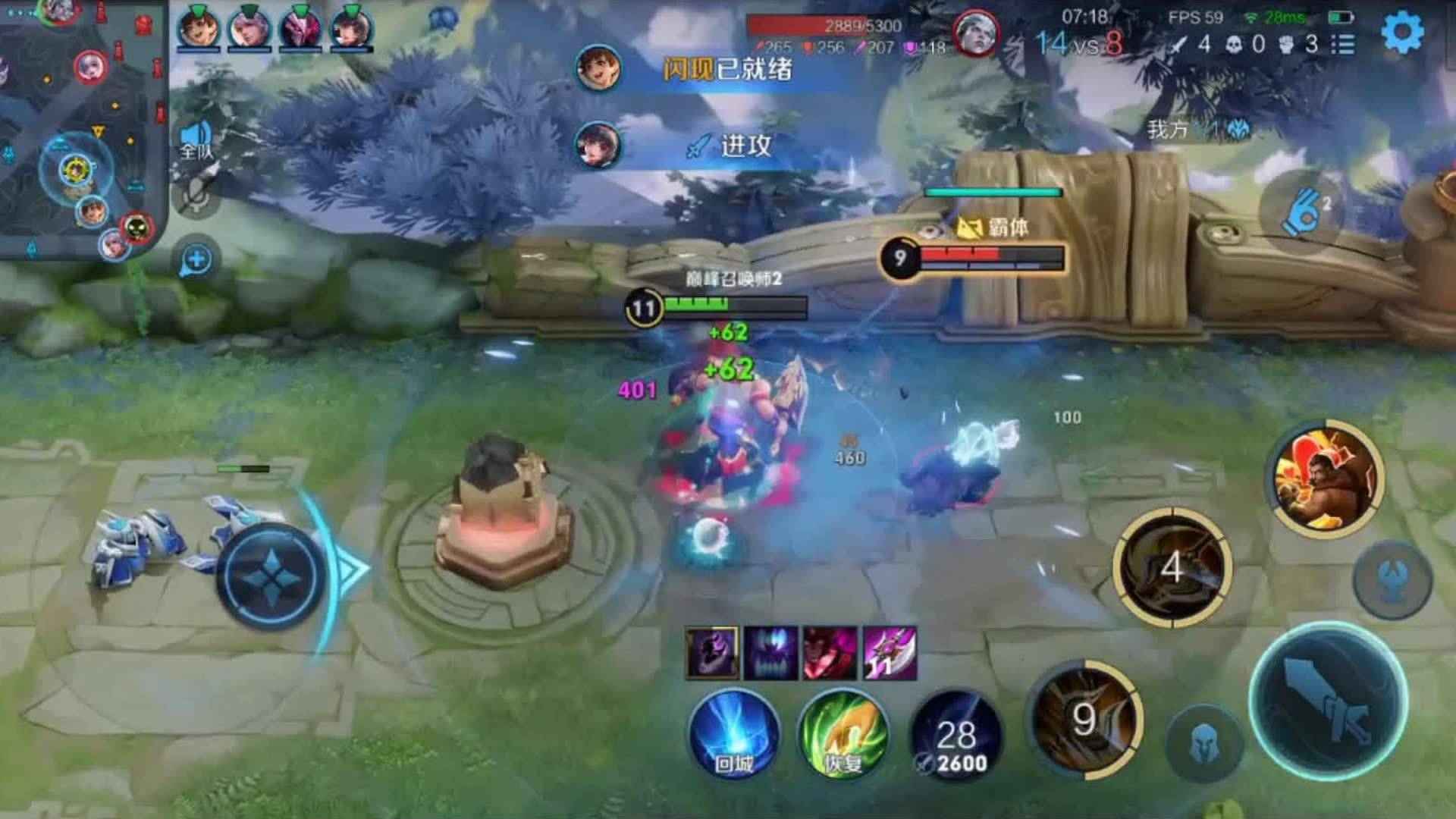Open the settings gear menu
The width and height of the screenshot is (1456, 819).
pyautogui.click(x=1402, y=33)
